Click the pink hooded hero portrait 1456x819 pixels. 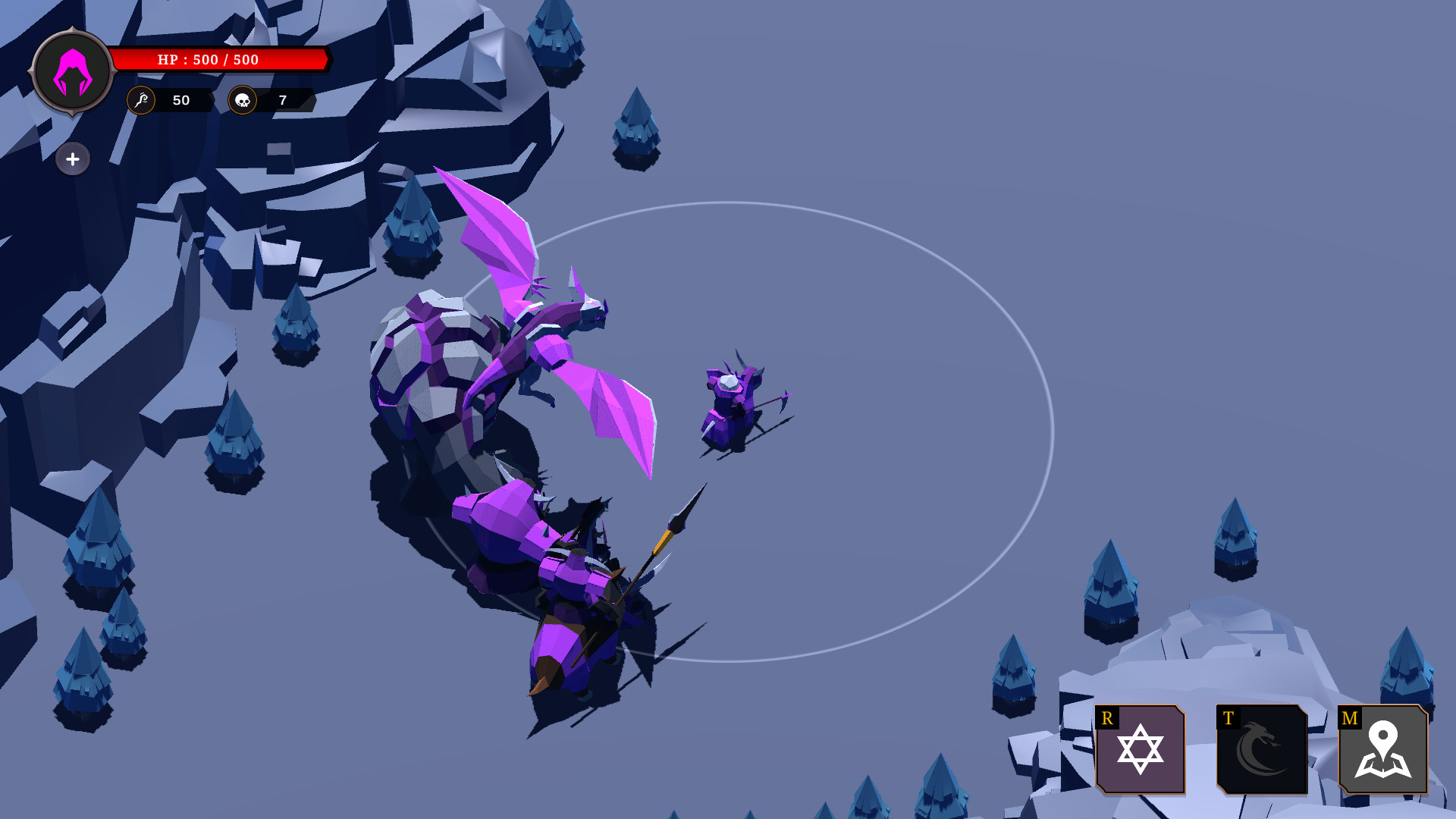(72, 72)
